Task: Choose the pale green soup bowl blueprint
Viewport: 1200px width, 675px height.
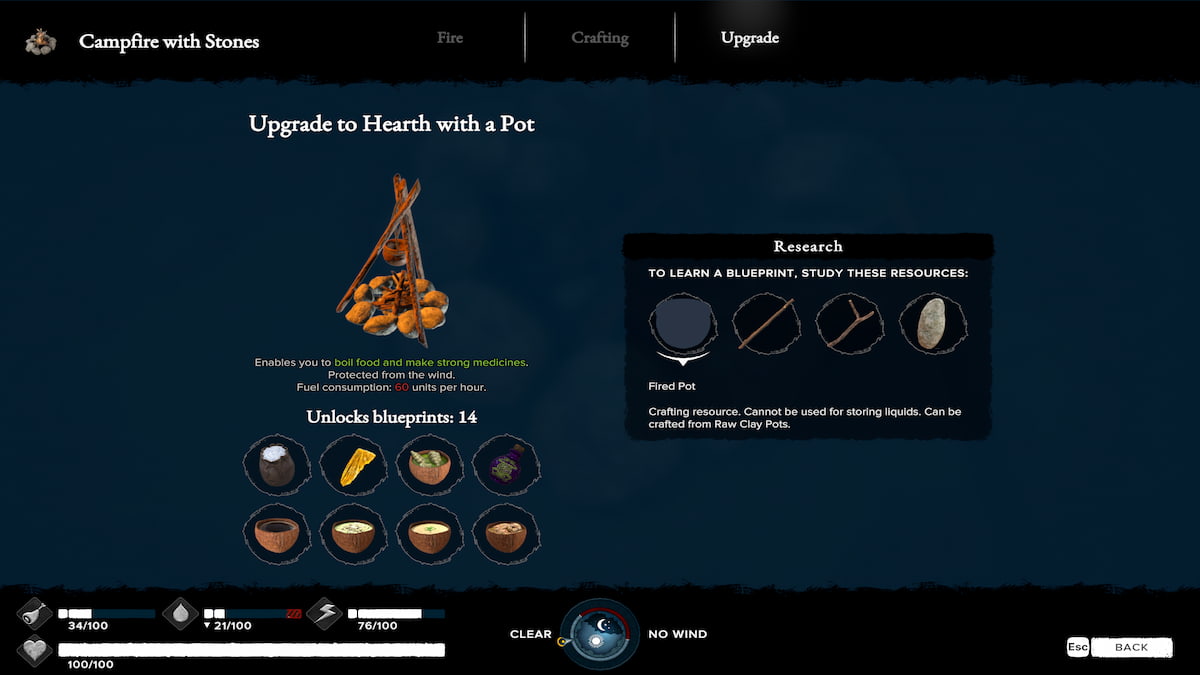Action: pos(354,534)
